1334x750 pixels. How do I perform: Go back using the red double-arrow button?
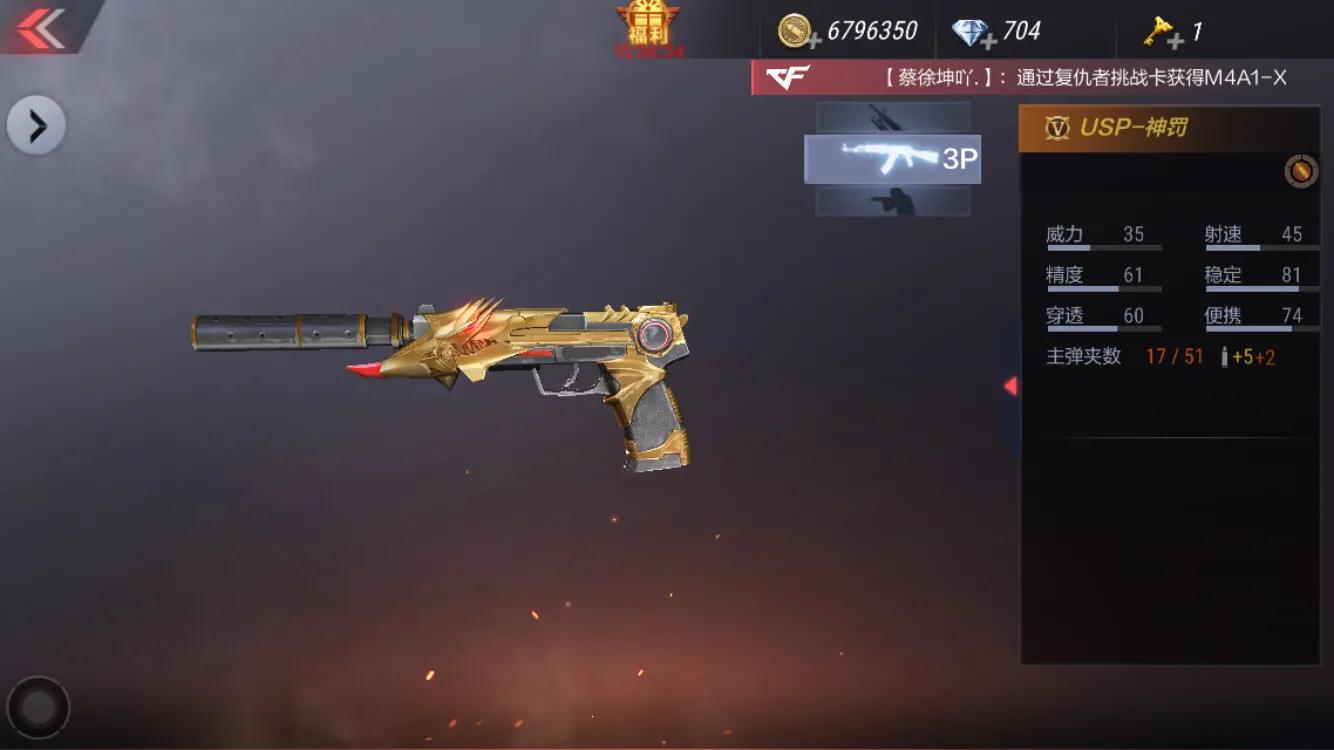[41, 27]
